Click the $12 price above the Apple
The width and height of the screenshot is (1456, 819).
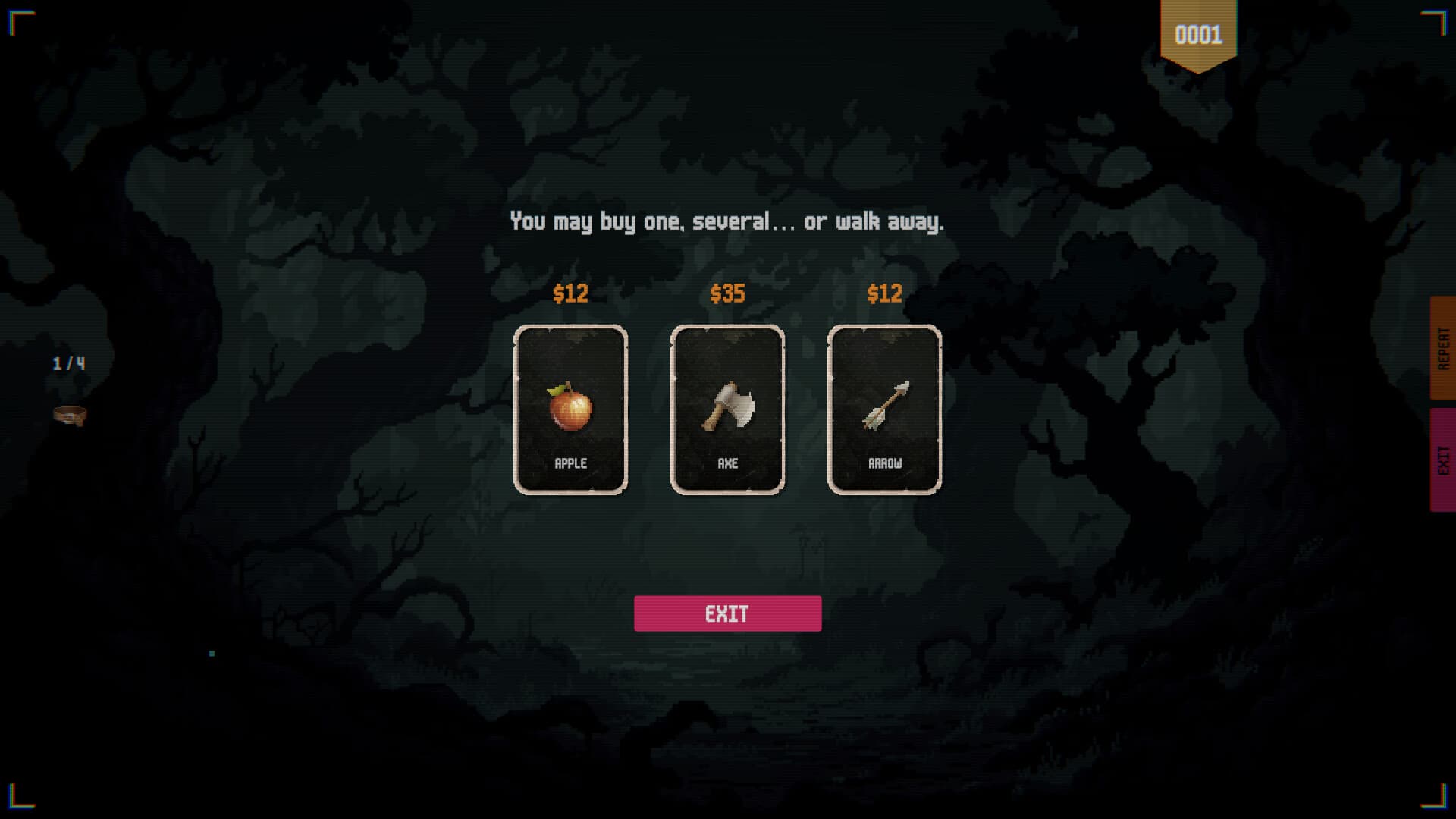[x=571, y=293]
